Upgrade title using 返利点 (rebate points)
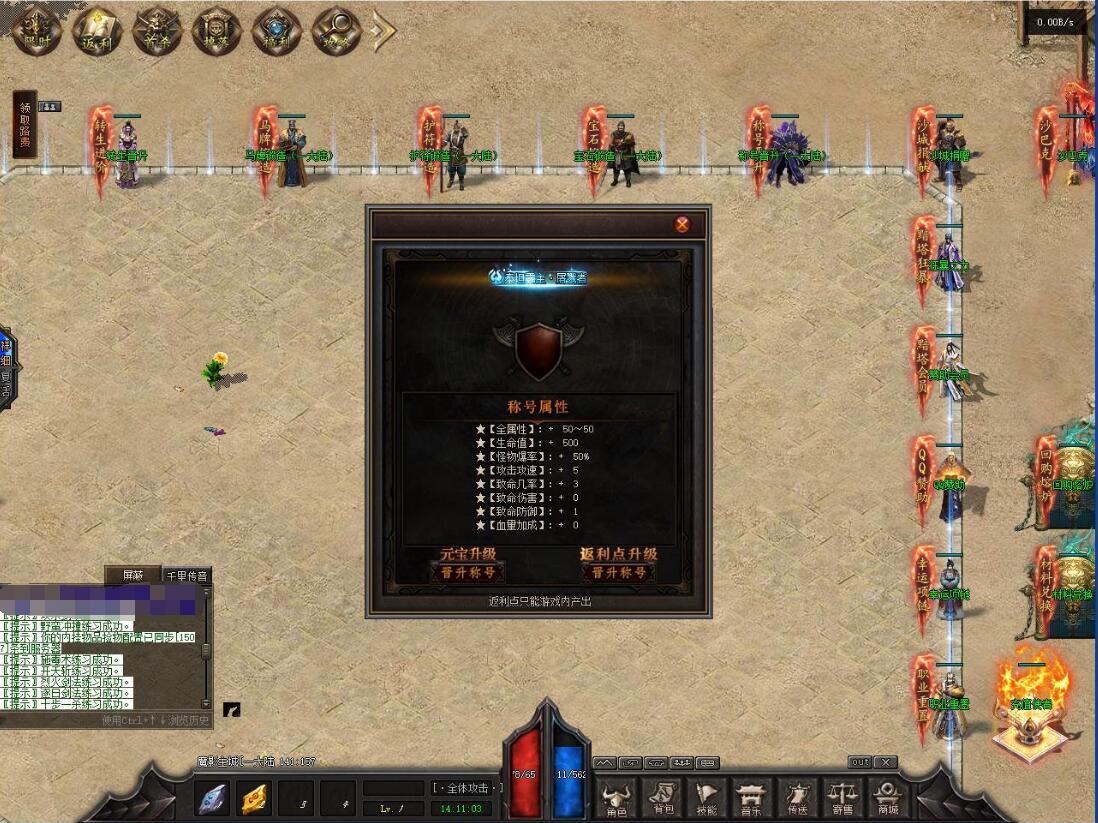This screenshot has width=1098, height=823. click(x=619, y=573)
